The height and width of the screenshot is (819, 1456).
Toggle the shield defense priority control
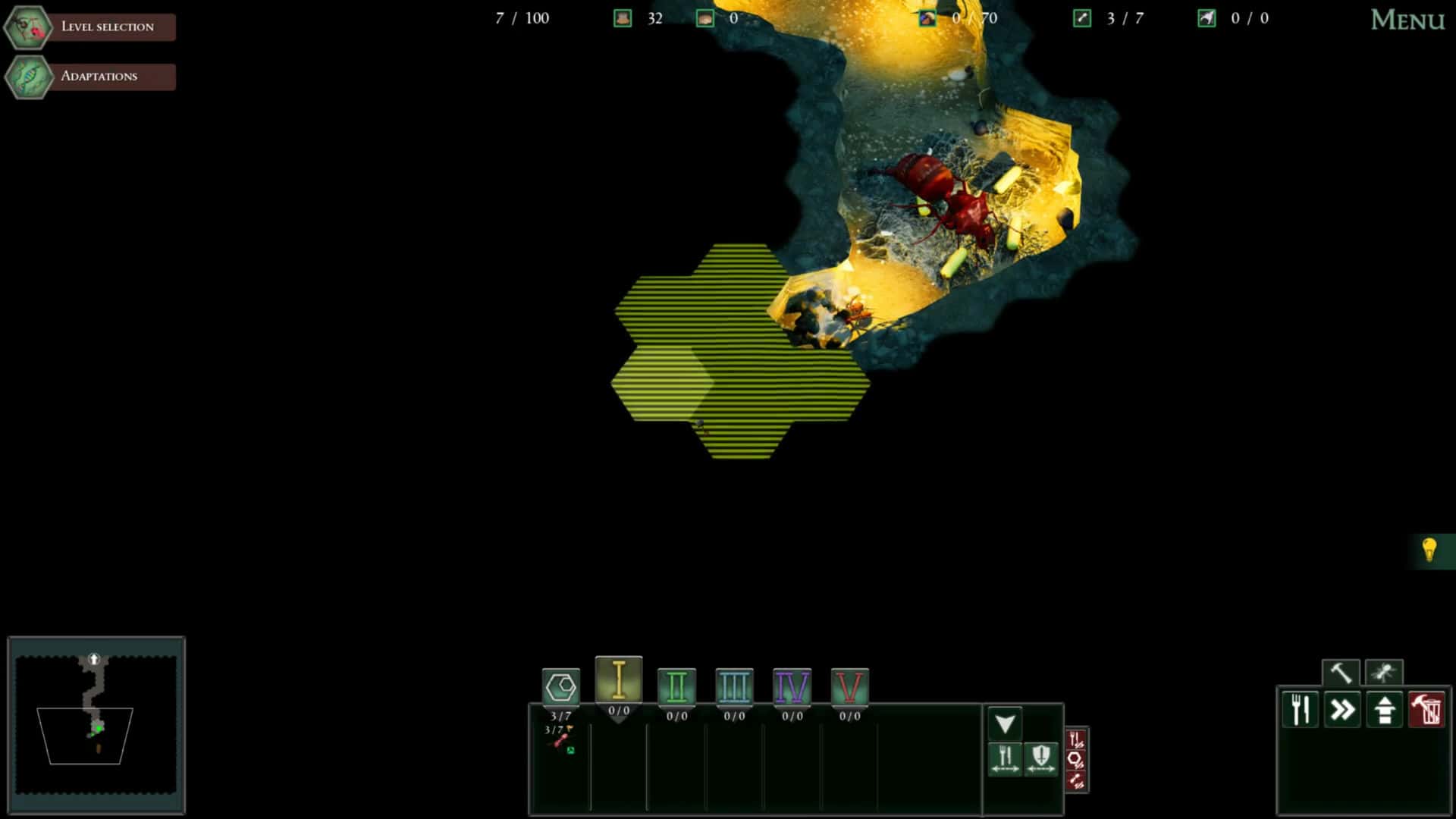point(1040,759)
